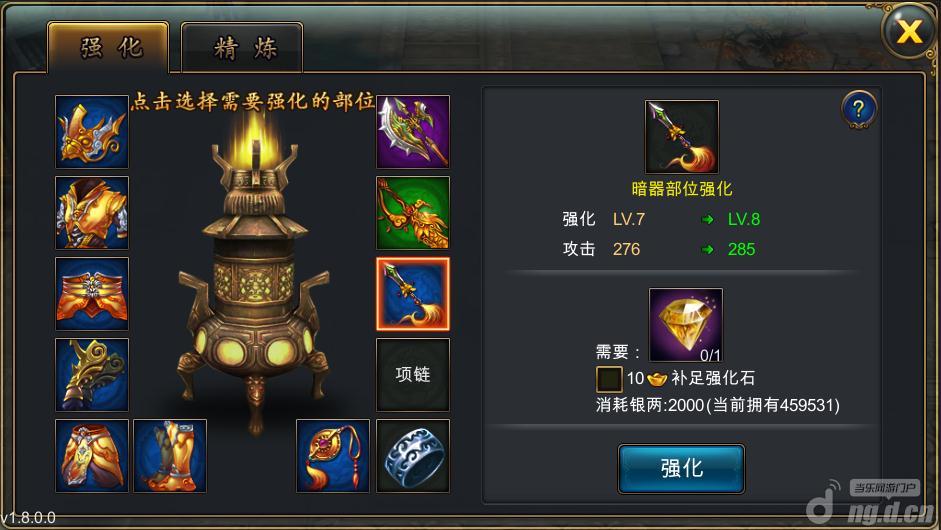Screen dimensions: 941x530
Task: Switch to the 强化 tab
Action: pos(110,46)
